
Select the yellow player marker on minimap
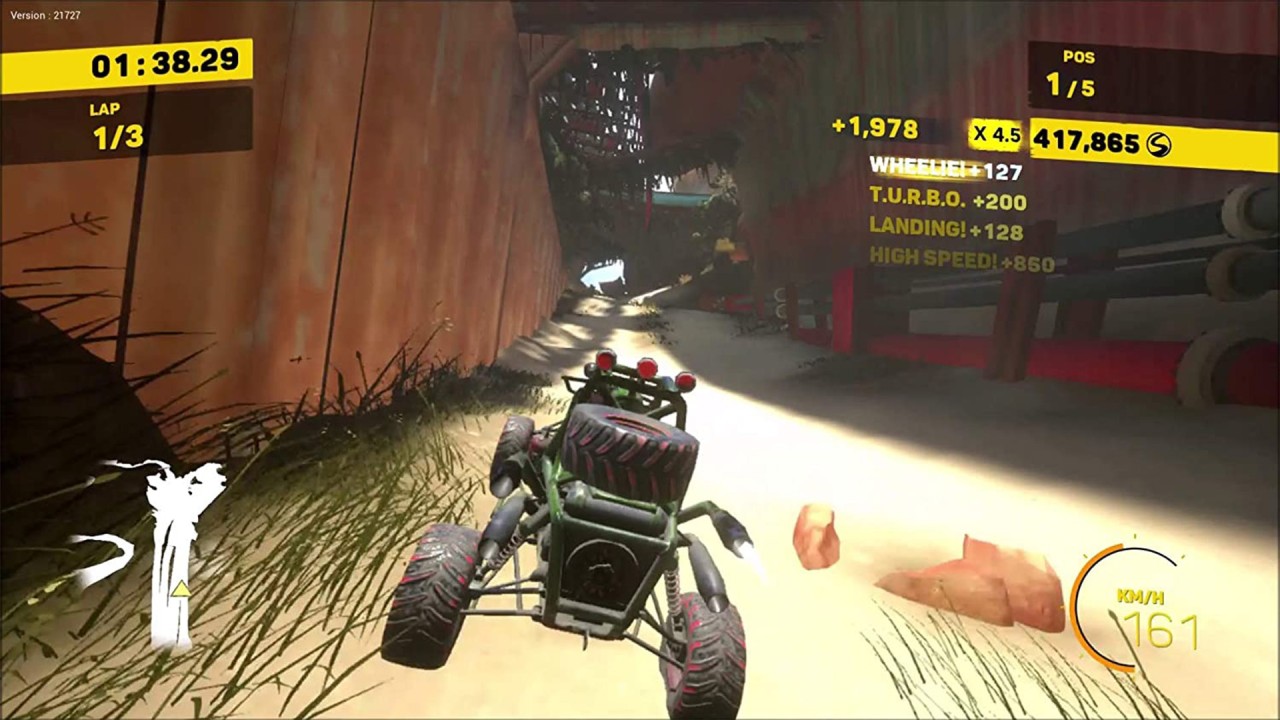click(x=180, y=589)
